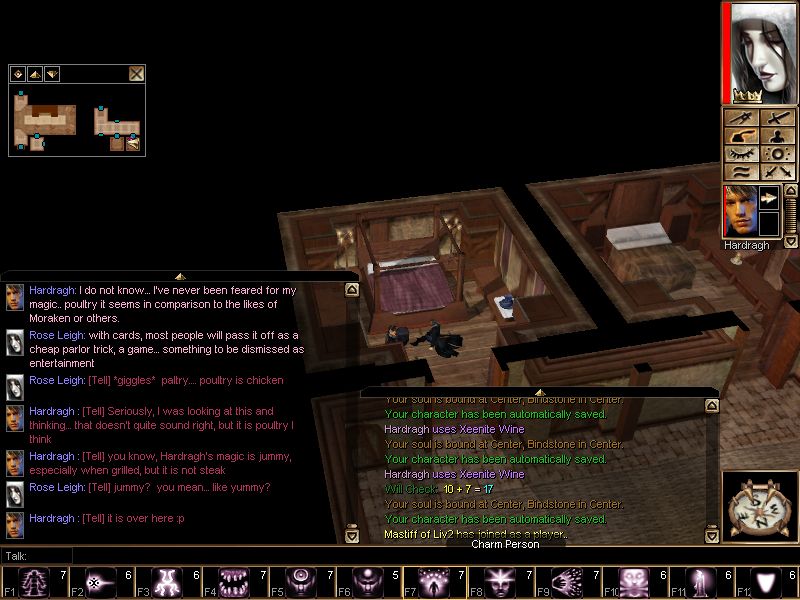Activate the F12 shield spell quickslot

(x=768, y=581)
